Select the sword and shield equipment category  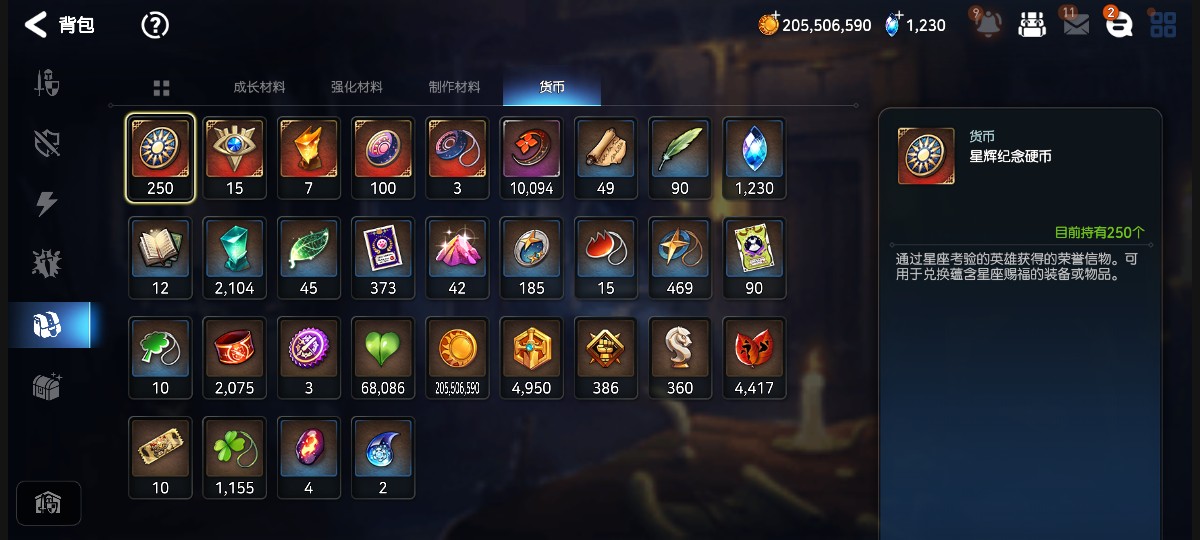tap(48, 84)
